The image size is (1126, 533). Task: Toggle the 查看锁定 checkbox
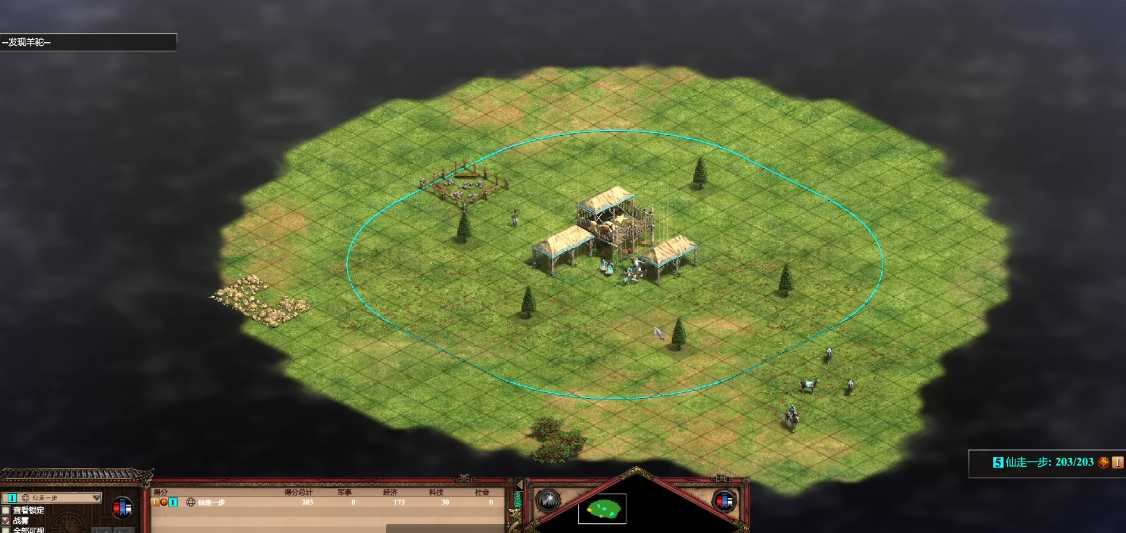(6, 510)
